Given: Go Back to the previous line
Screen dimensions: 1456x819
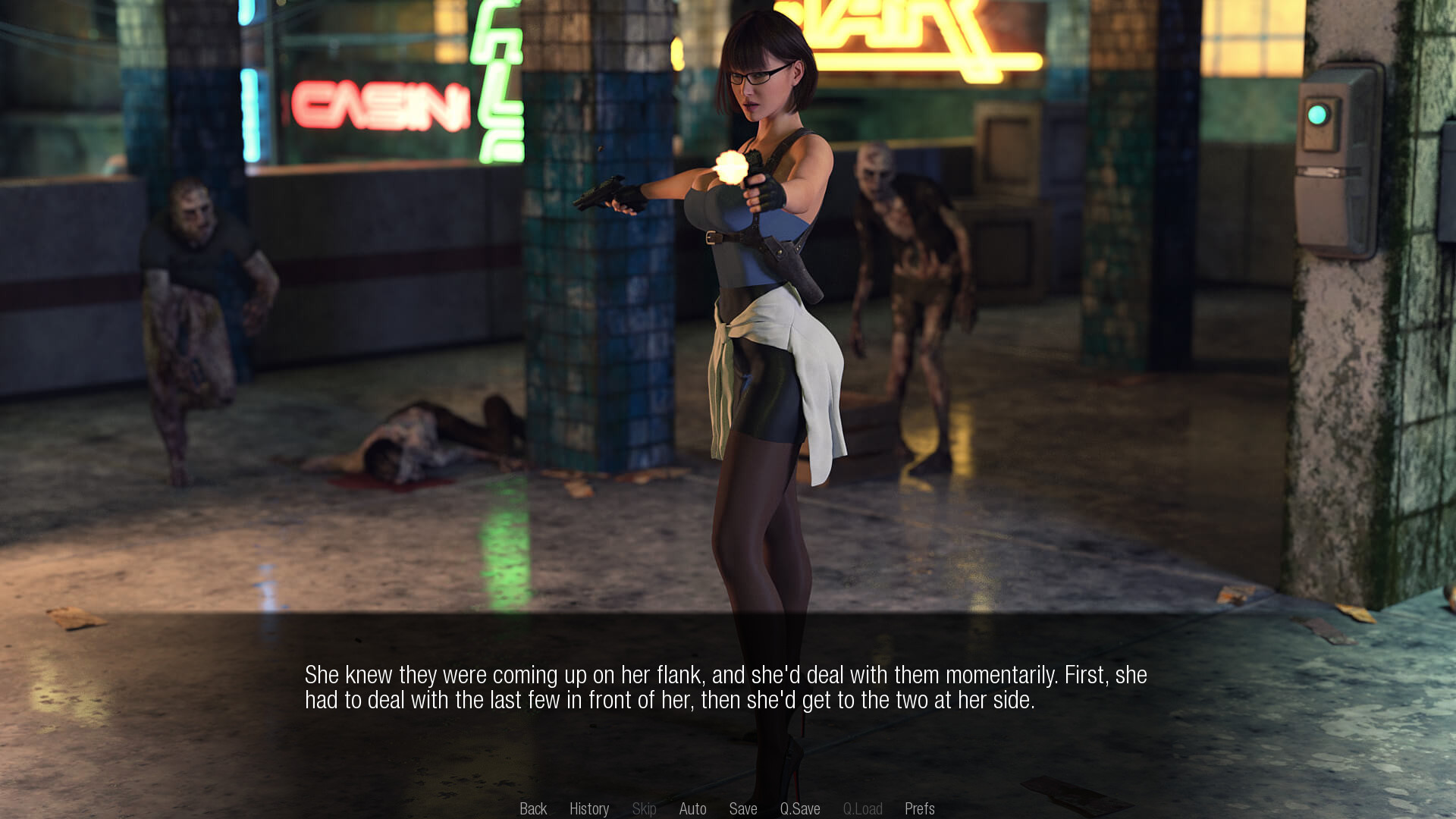Looking at the screenshot, I should pos(533,808).
